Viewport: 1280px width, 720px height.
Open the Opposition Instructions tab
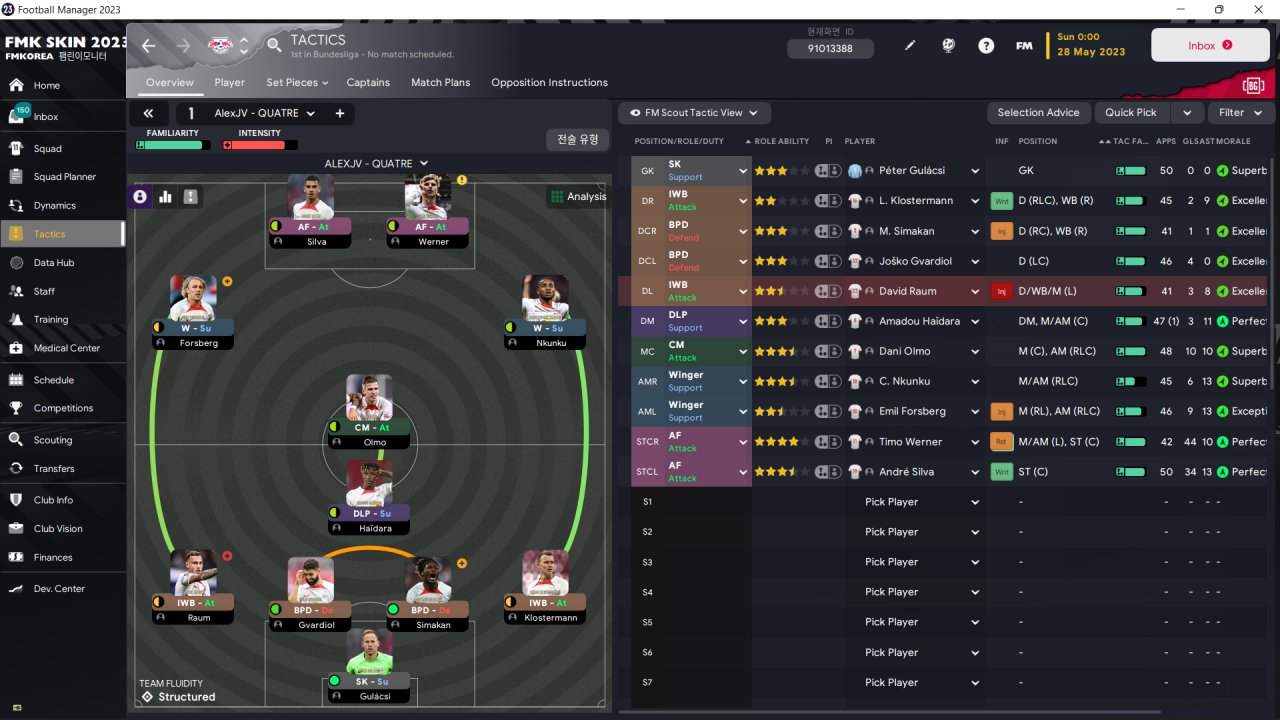(549, 82)
